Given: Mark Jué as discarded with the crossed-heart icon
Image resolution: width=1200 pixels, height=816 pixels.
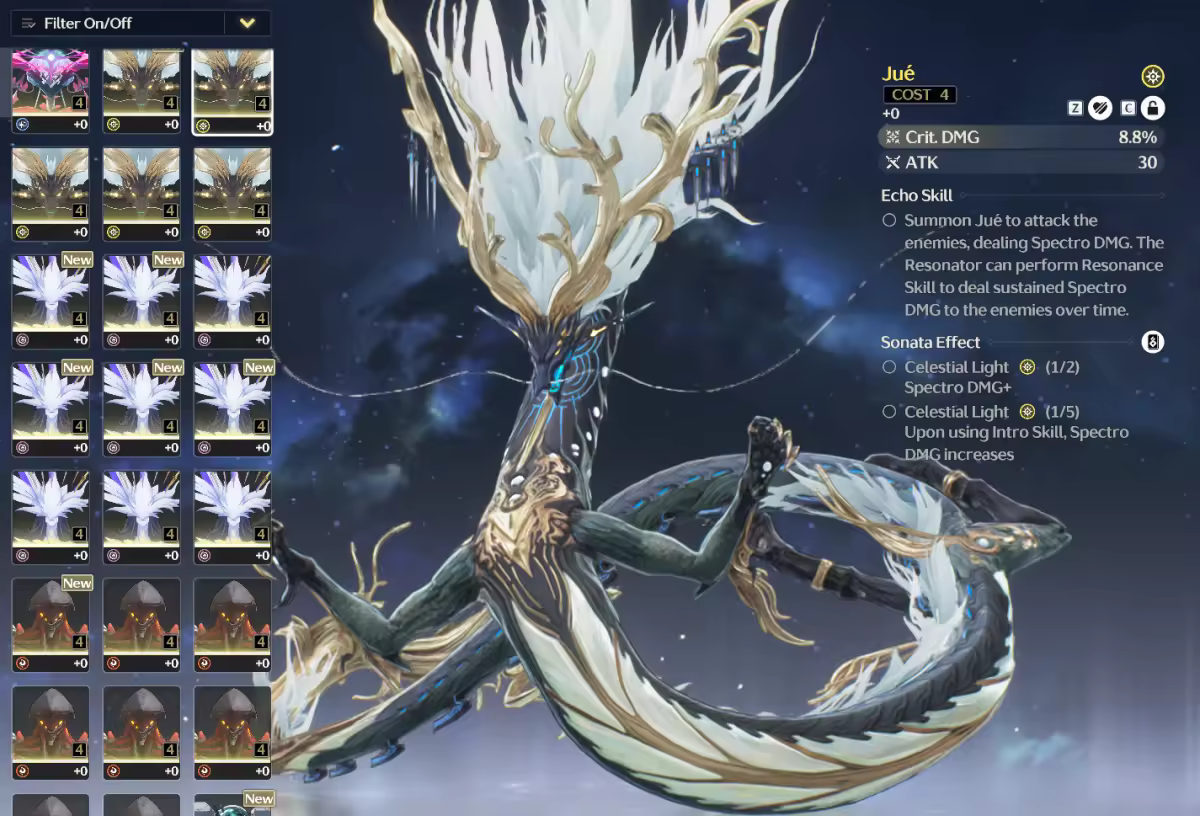Looking at the screenshot, I should pos(1099,108).
